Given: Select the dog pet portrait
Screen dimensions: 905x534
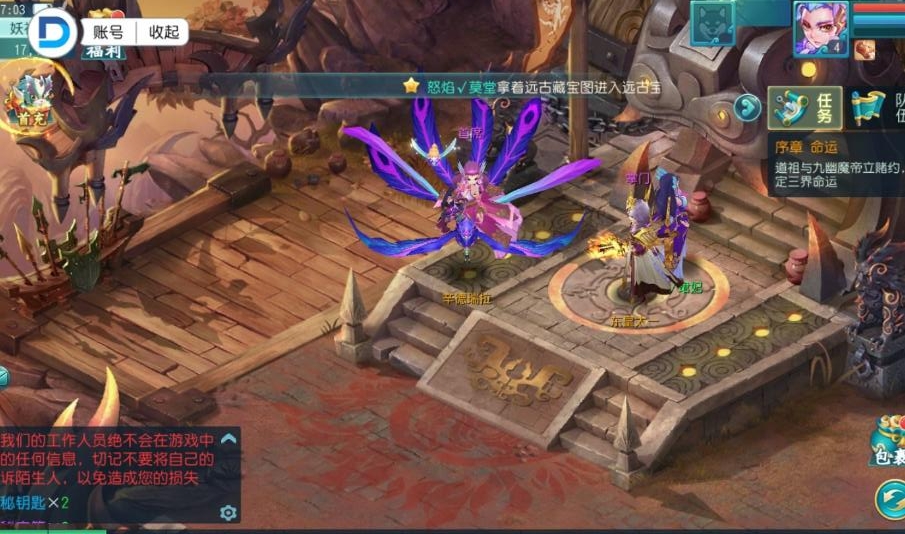Looking at the screenshot, I should click(x=712, y=22).
